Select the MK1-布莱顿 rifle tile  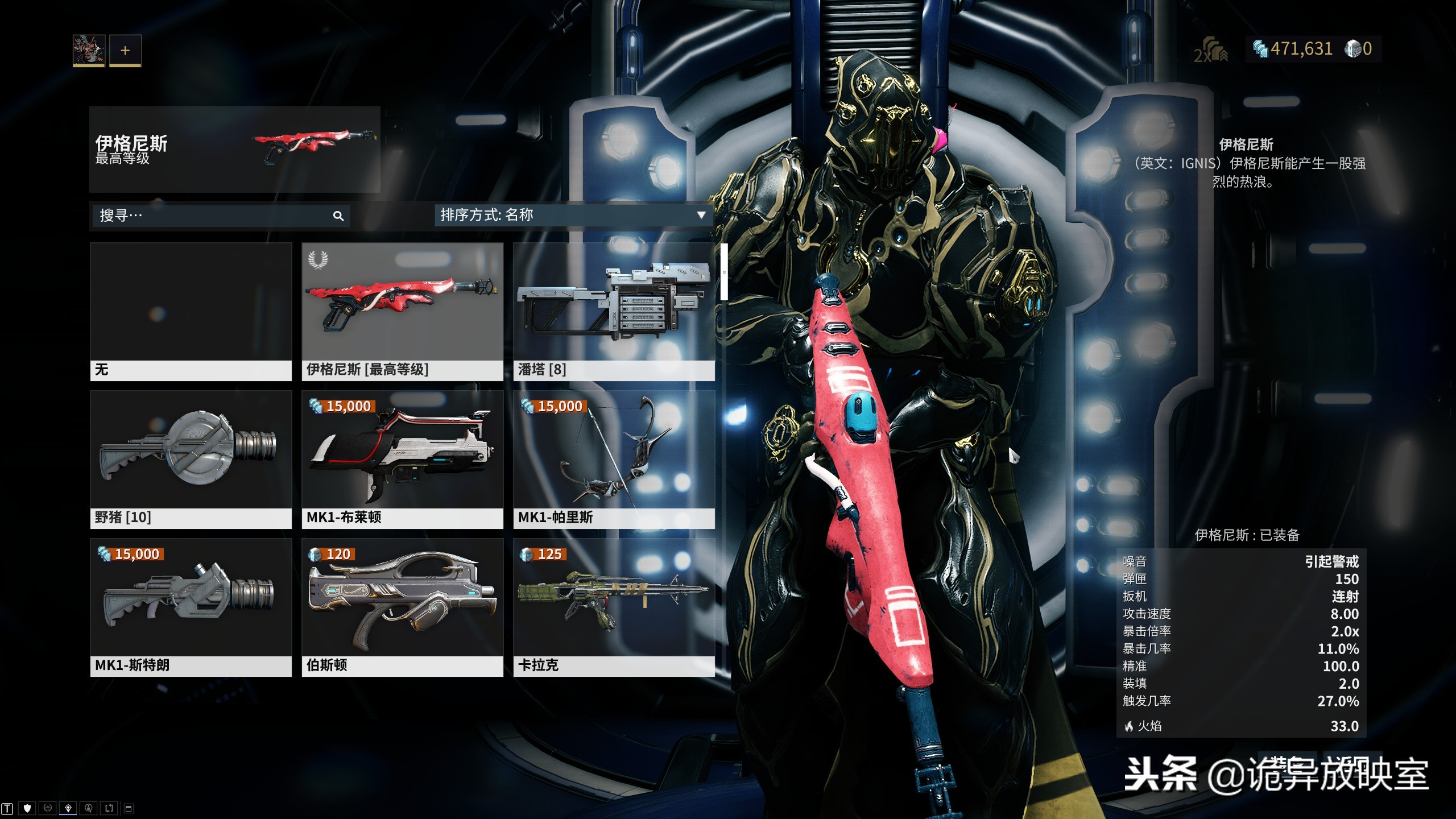(402, 460)
